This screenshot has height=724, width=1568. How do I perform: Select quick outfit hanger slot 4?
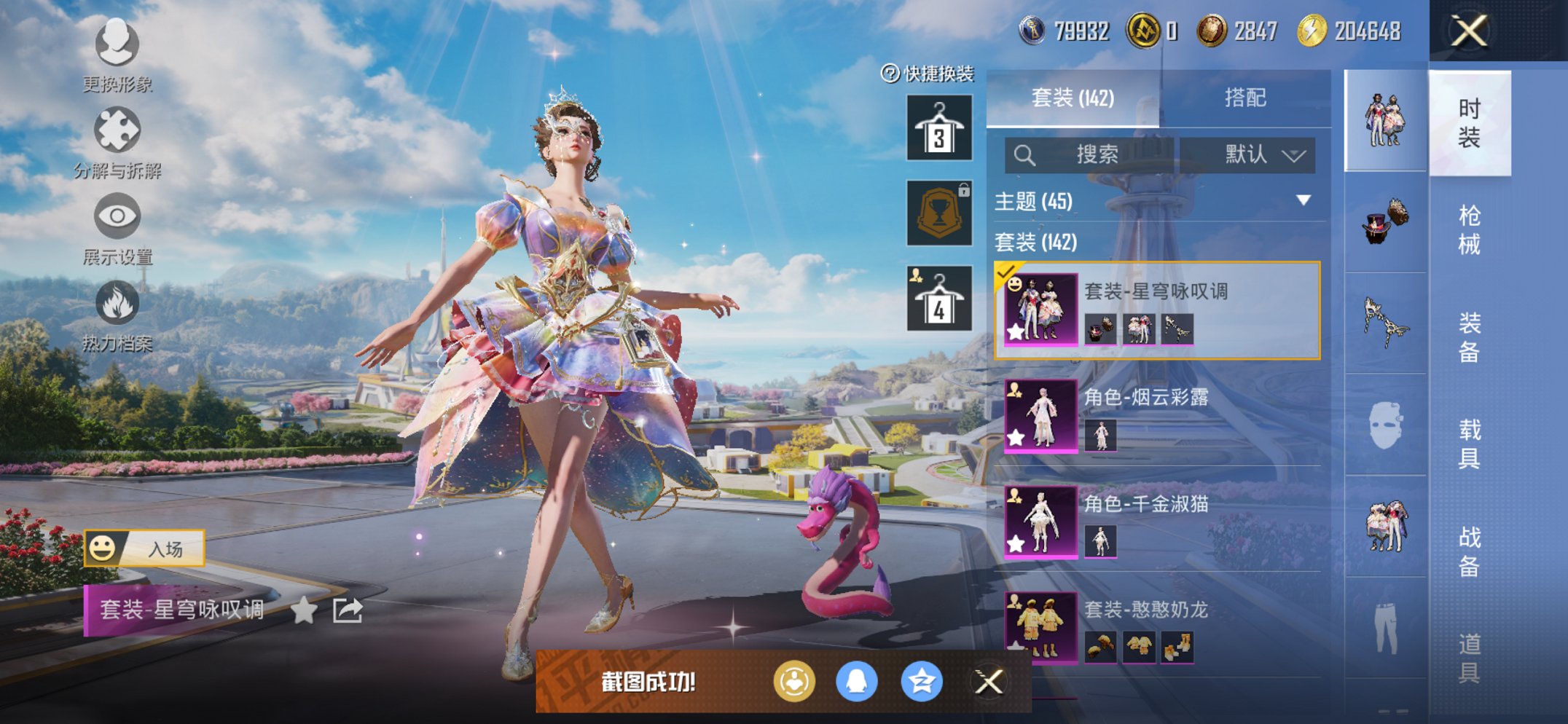[x=939, y=299]
